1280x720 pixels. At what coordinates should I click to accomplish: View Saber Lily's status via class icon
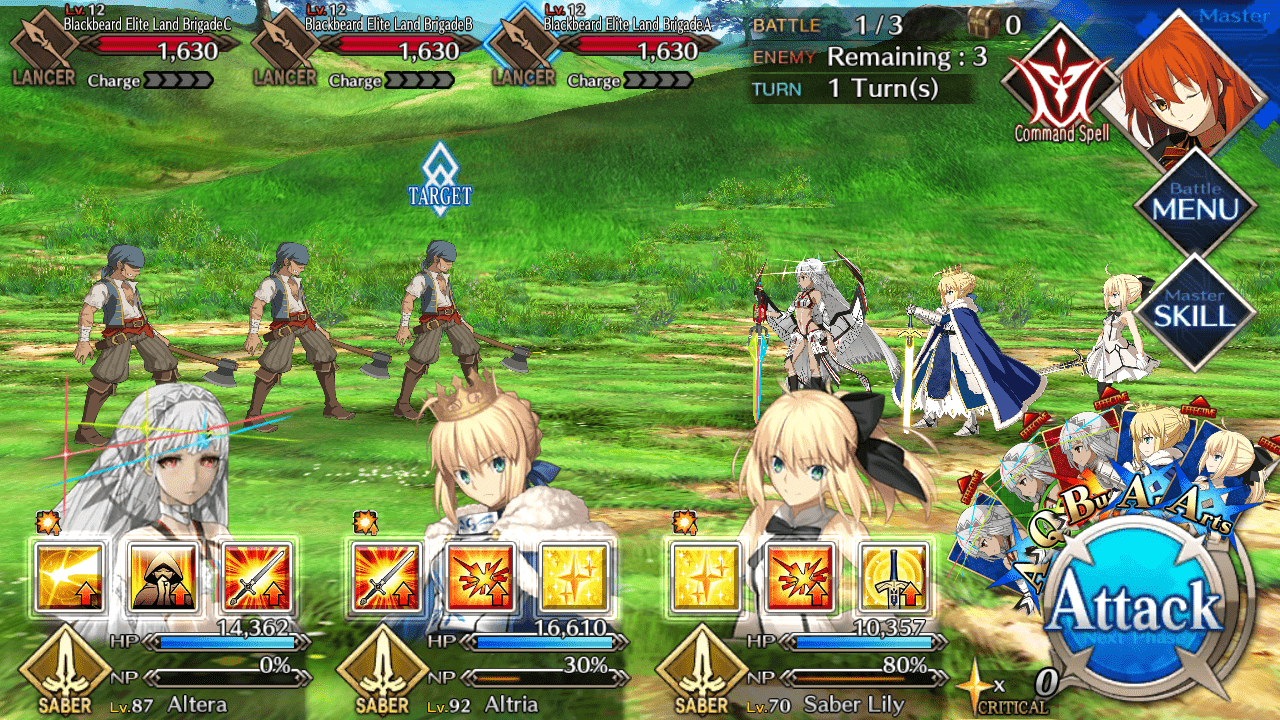[x=701, y=670]
